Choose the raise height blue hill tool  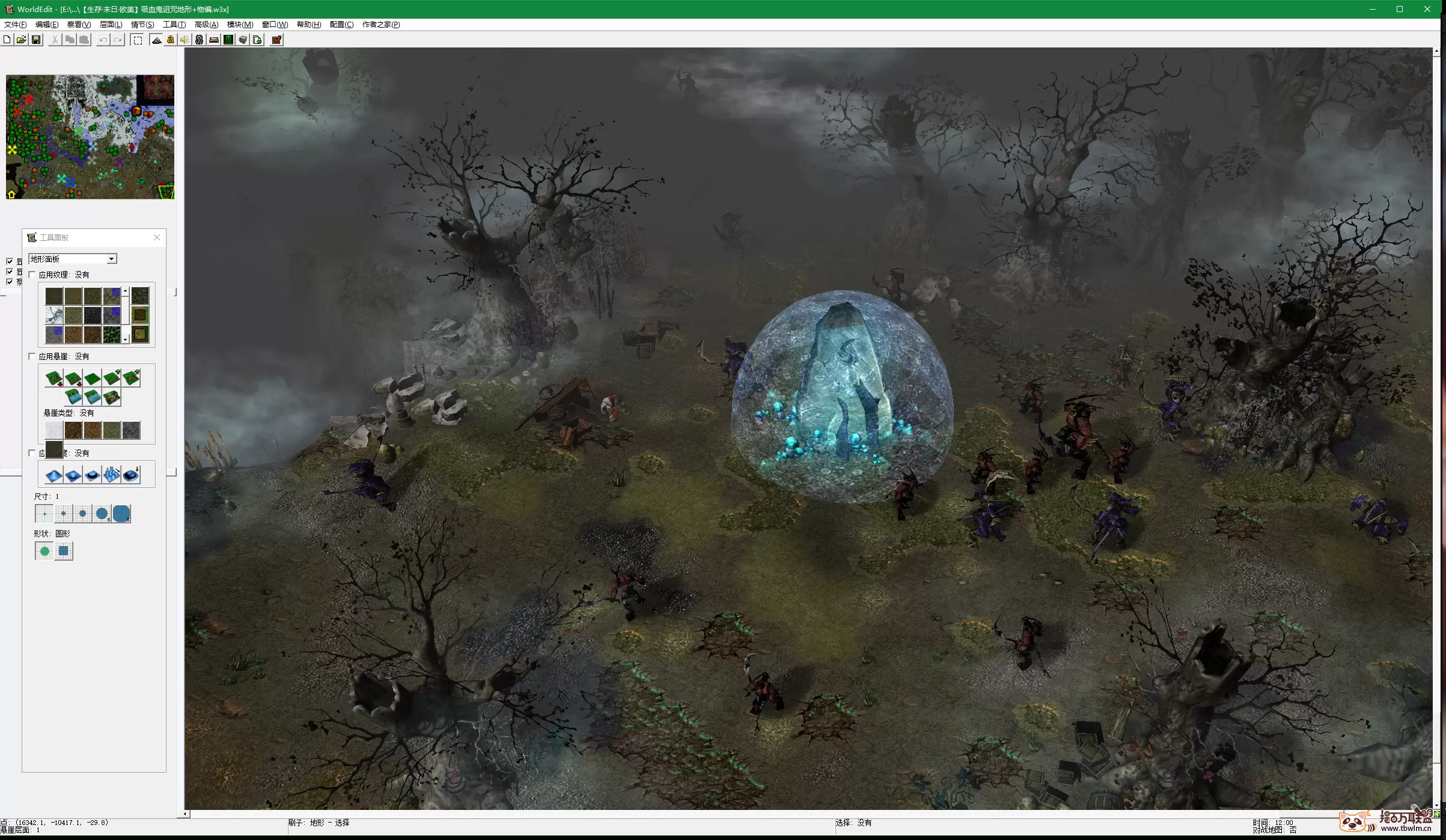[x=54, y=475]
